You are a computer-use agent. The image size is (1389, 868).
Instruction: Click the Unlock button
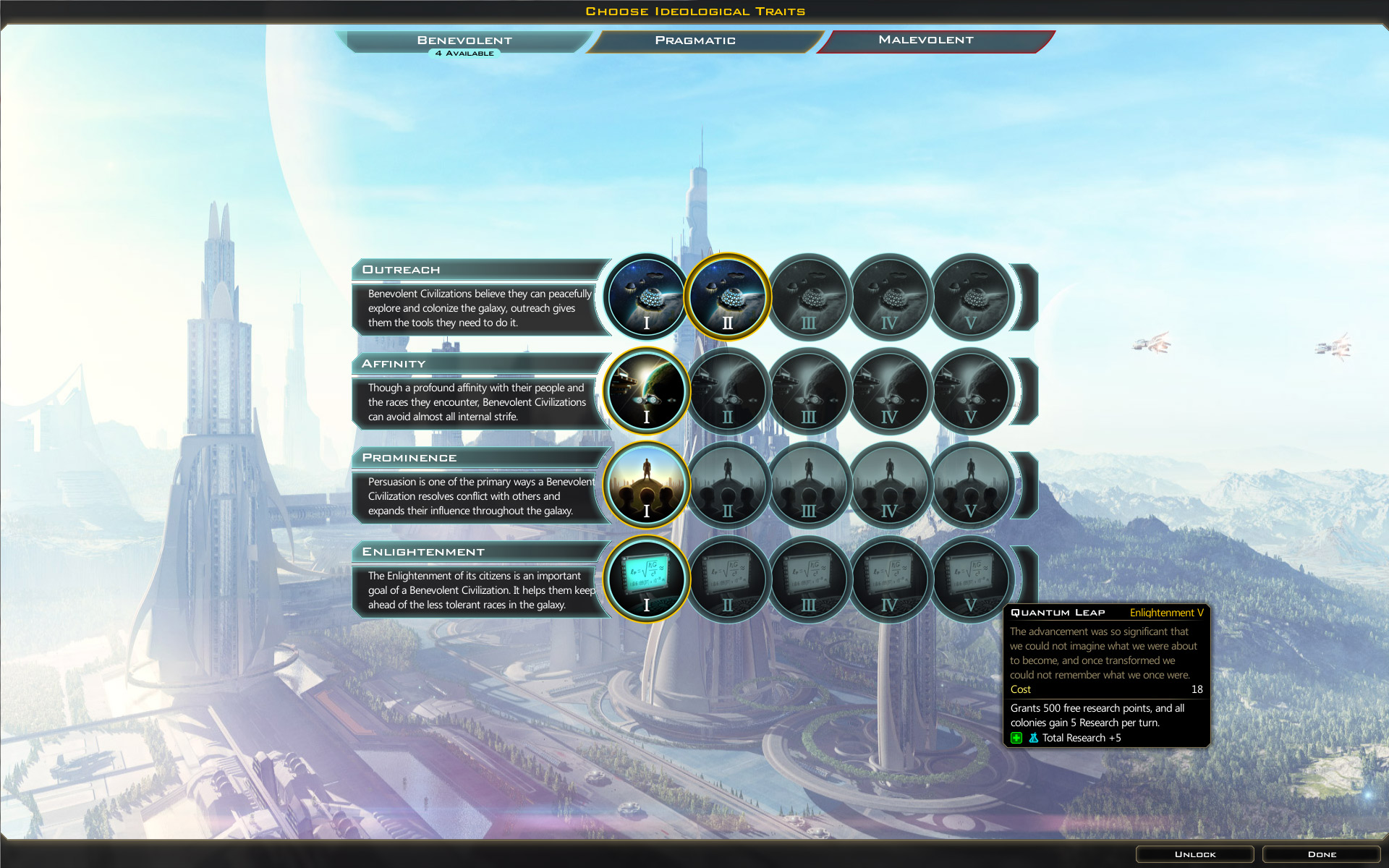(x=1194, y=854)
